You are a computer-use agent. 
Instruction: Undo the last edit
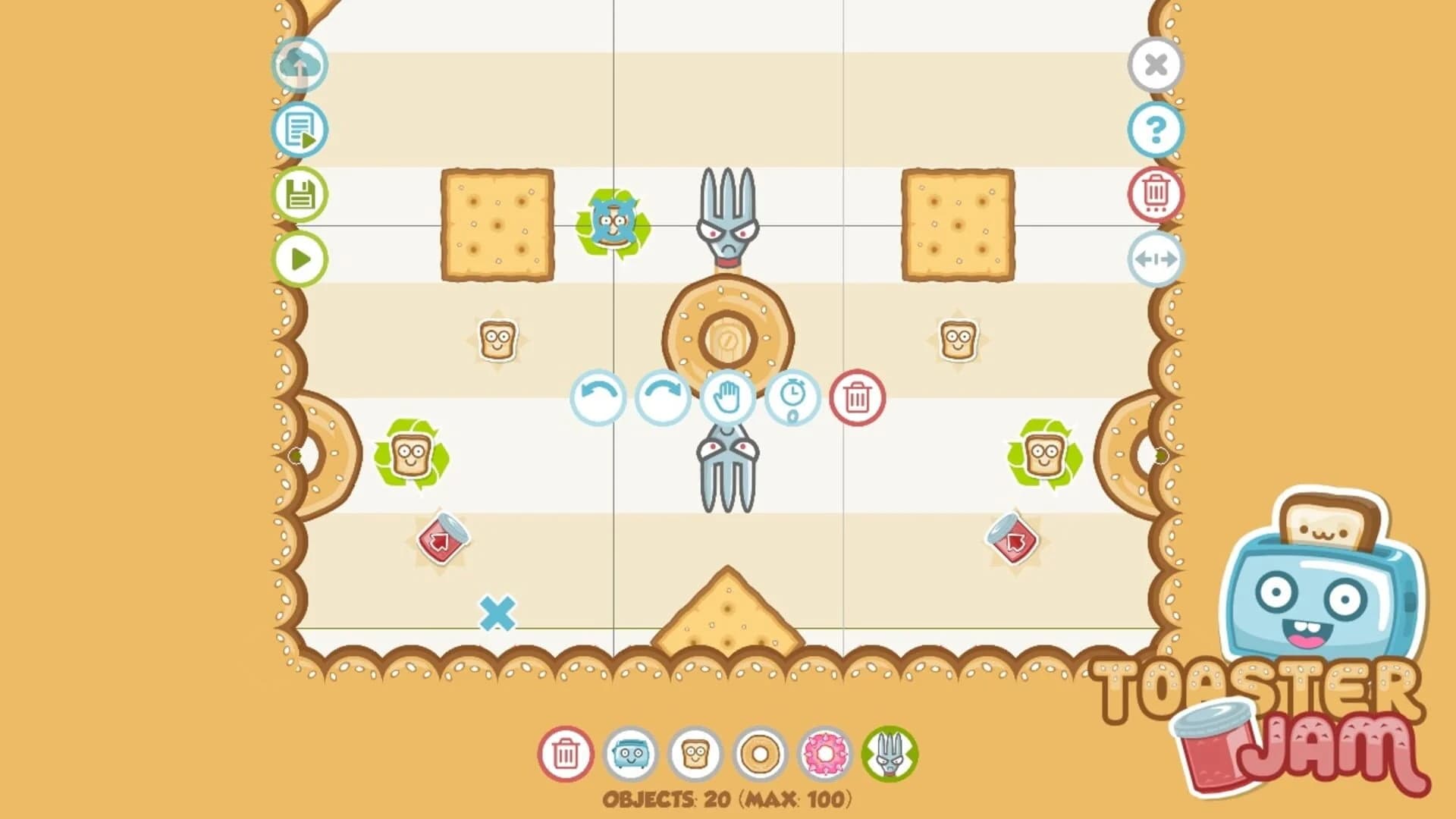click(x=598, y=400)
